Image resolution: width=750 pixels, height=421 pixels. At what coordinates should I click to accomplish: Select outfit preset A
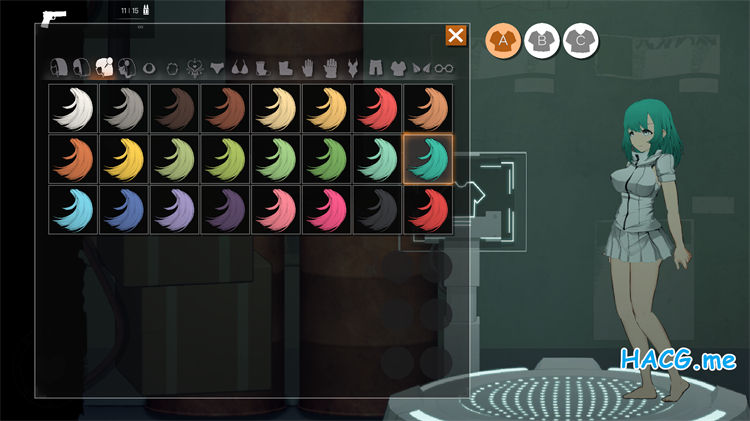point(503,41)
